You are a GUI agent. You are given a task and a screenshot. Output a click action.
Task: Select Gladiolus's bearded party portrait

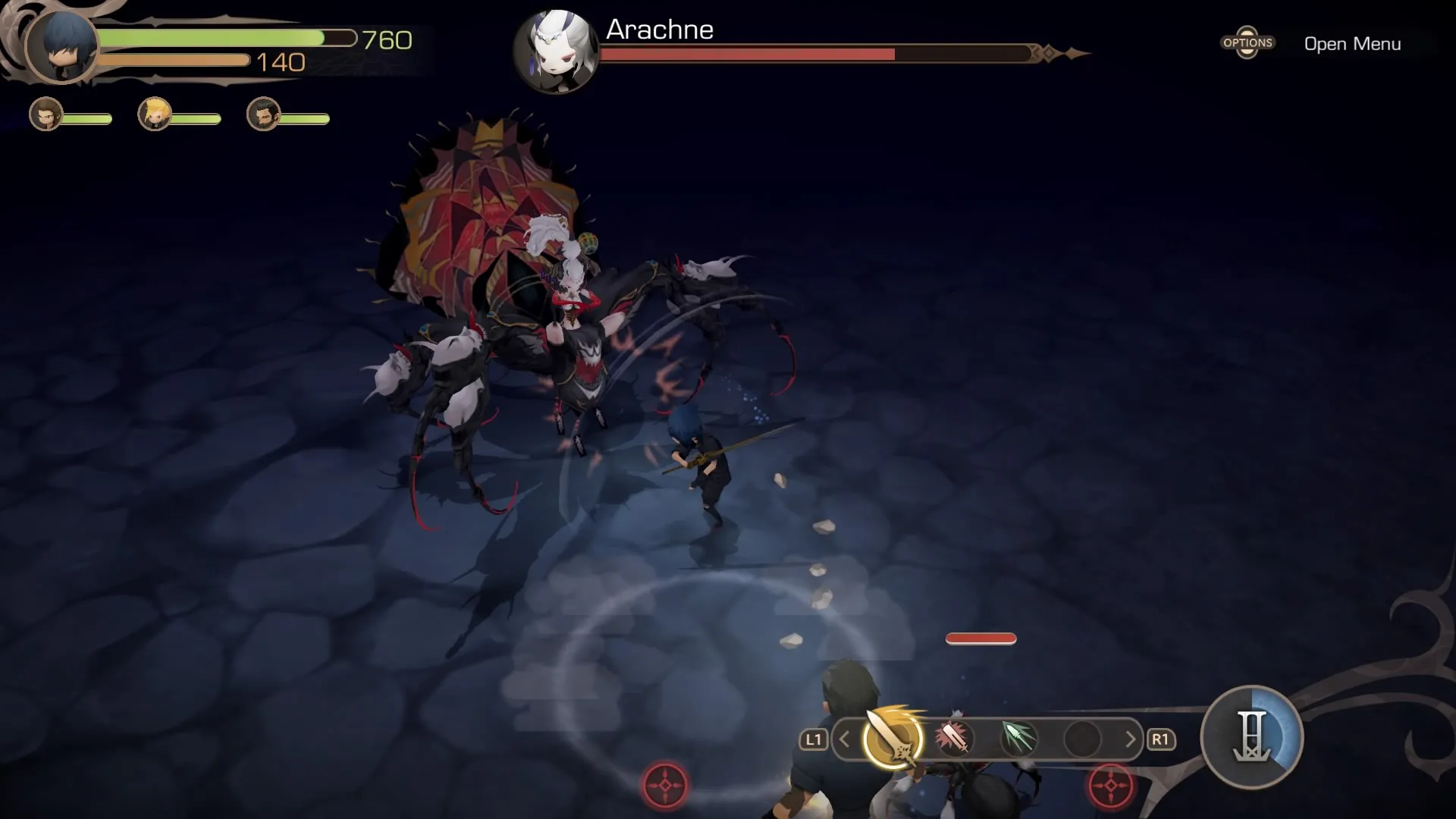pos(264,115)
